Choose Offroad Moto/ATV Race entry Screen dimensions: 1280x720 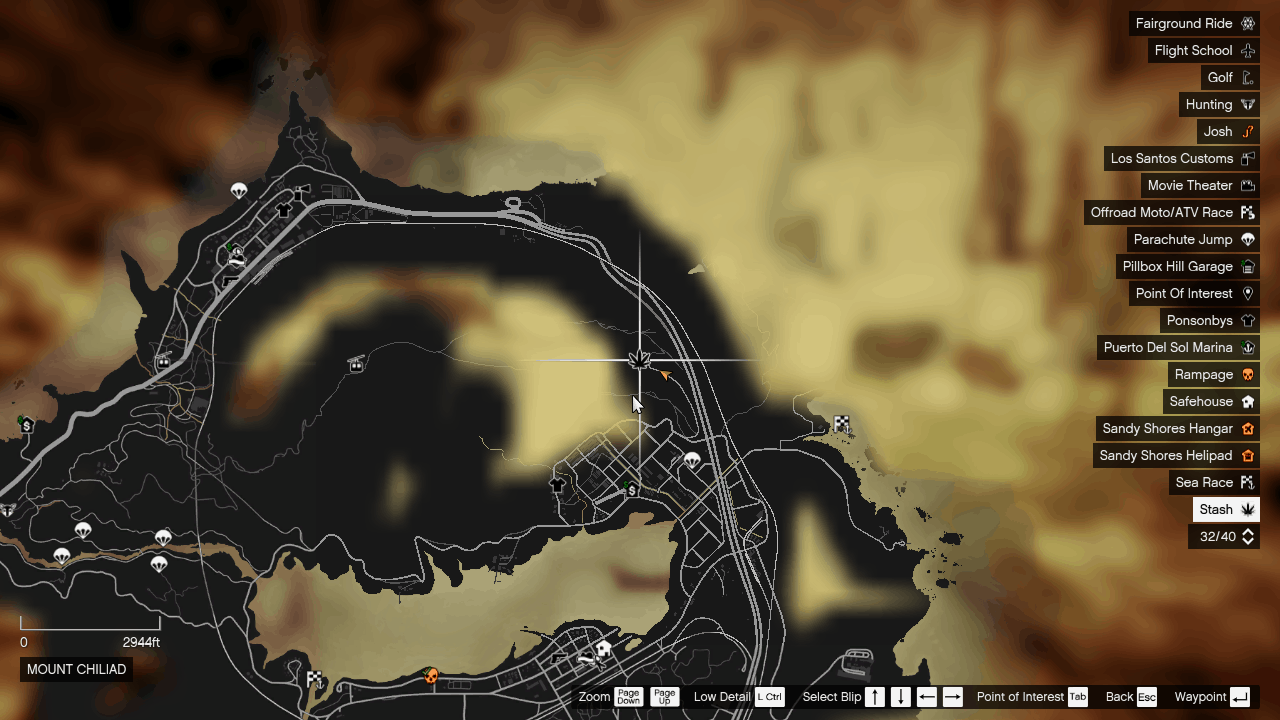coord(1172,212)
